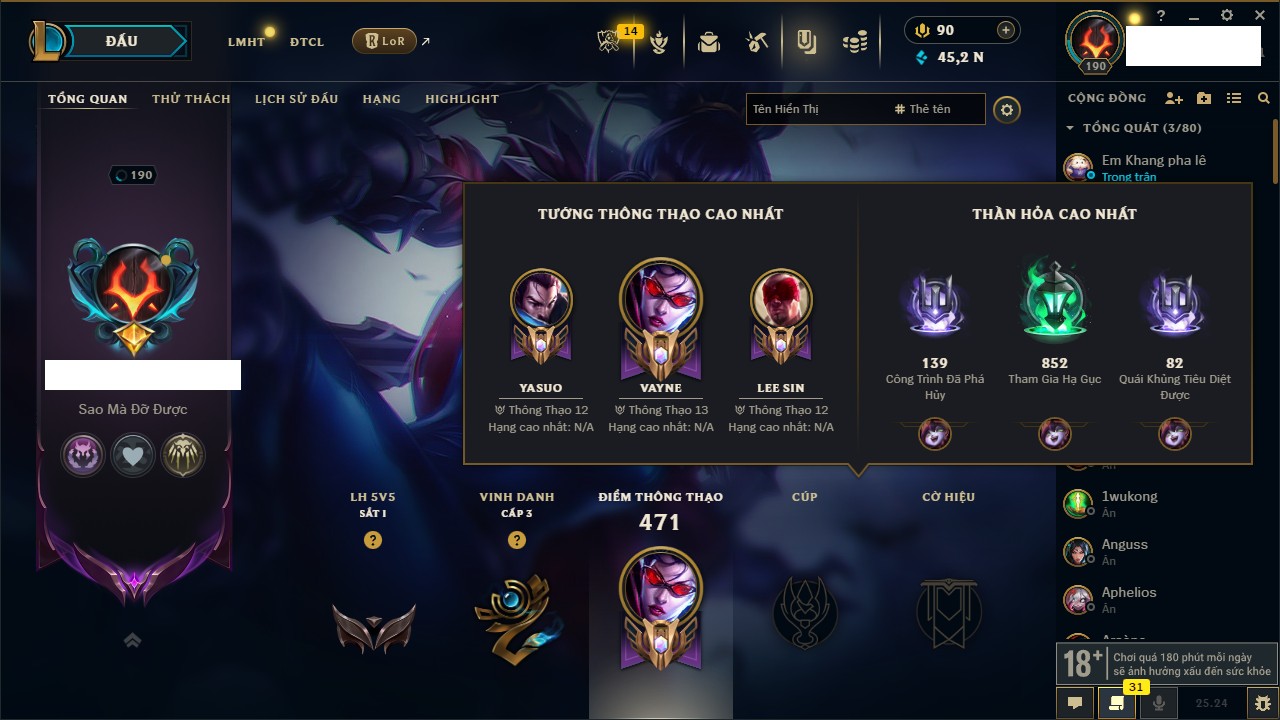Collapse the TỔNG QUÁT friends group
Viewport: 1280px width, 720px height.
(x=1070, y=128)
